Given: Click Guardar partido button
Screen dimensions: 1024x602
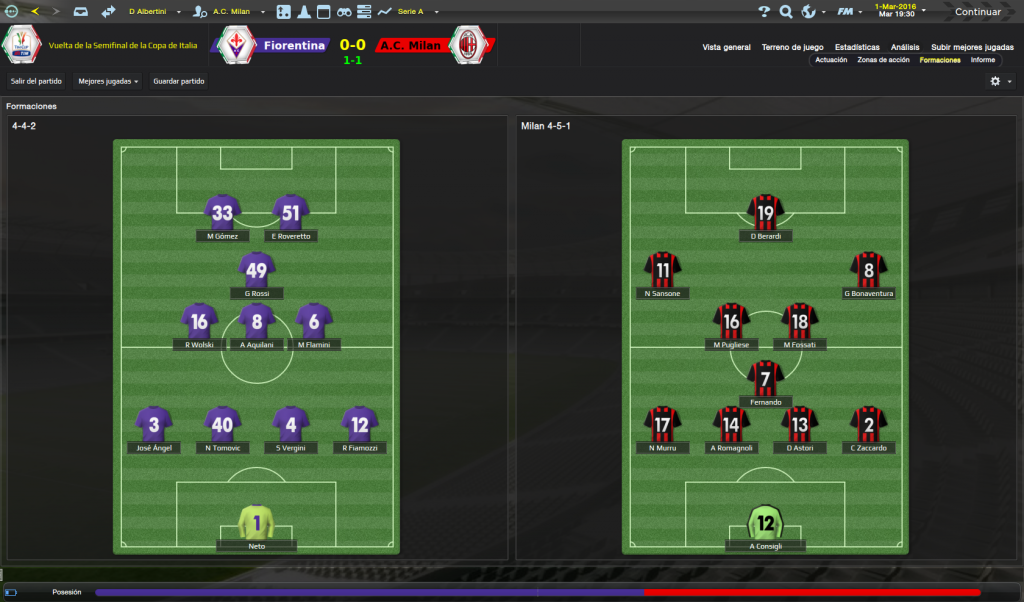Looking at the screenshot, I should coord(179,81).
